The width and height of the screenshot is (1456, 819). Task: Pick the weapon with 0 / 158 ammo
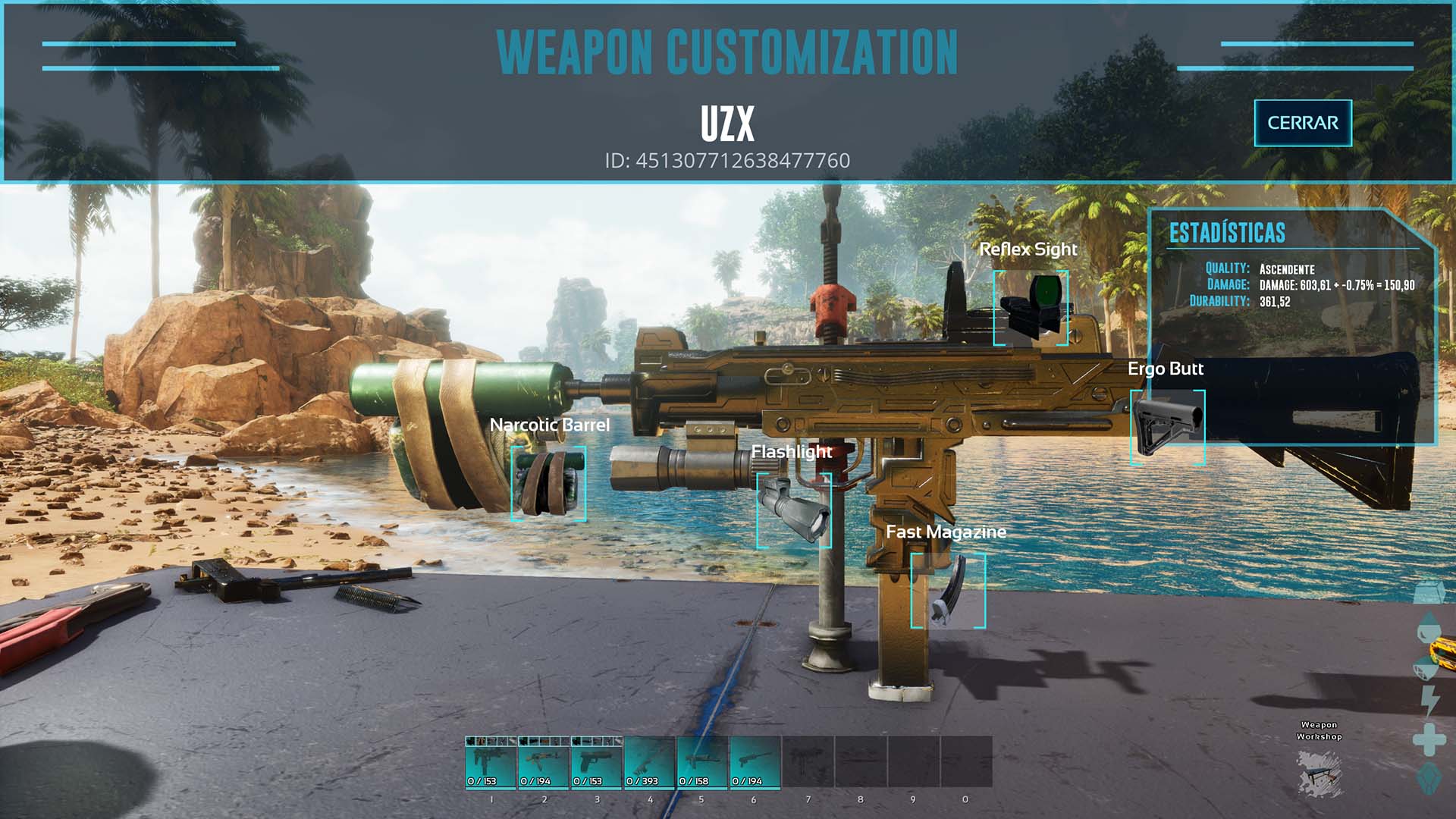point(702,763)
